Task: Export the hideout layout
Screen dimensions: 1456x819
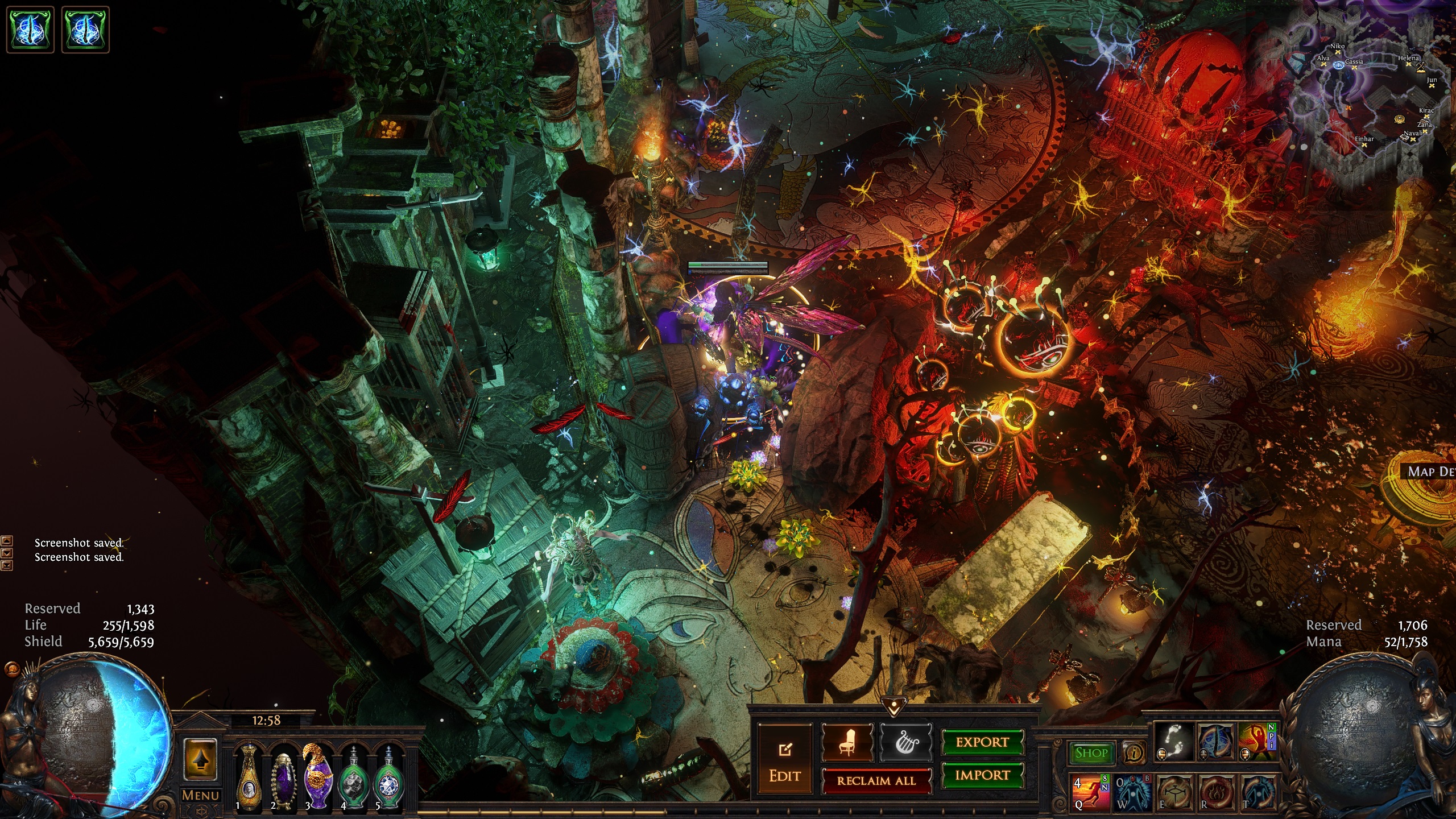Action: pos(982,742)
